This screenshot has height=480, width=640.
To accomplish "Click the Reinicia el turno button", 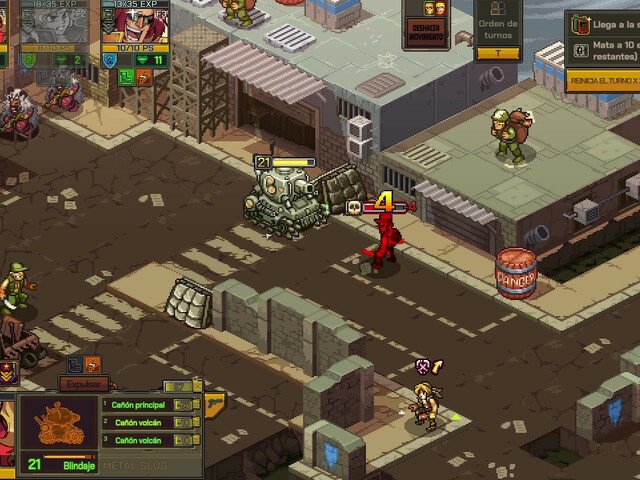I will (602, 79).
